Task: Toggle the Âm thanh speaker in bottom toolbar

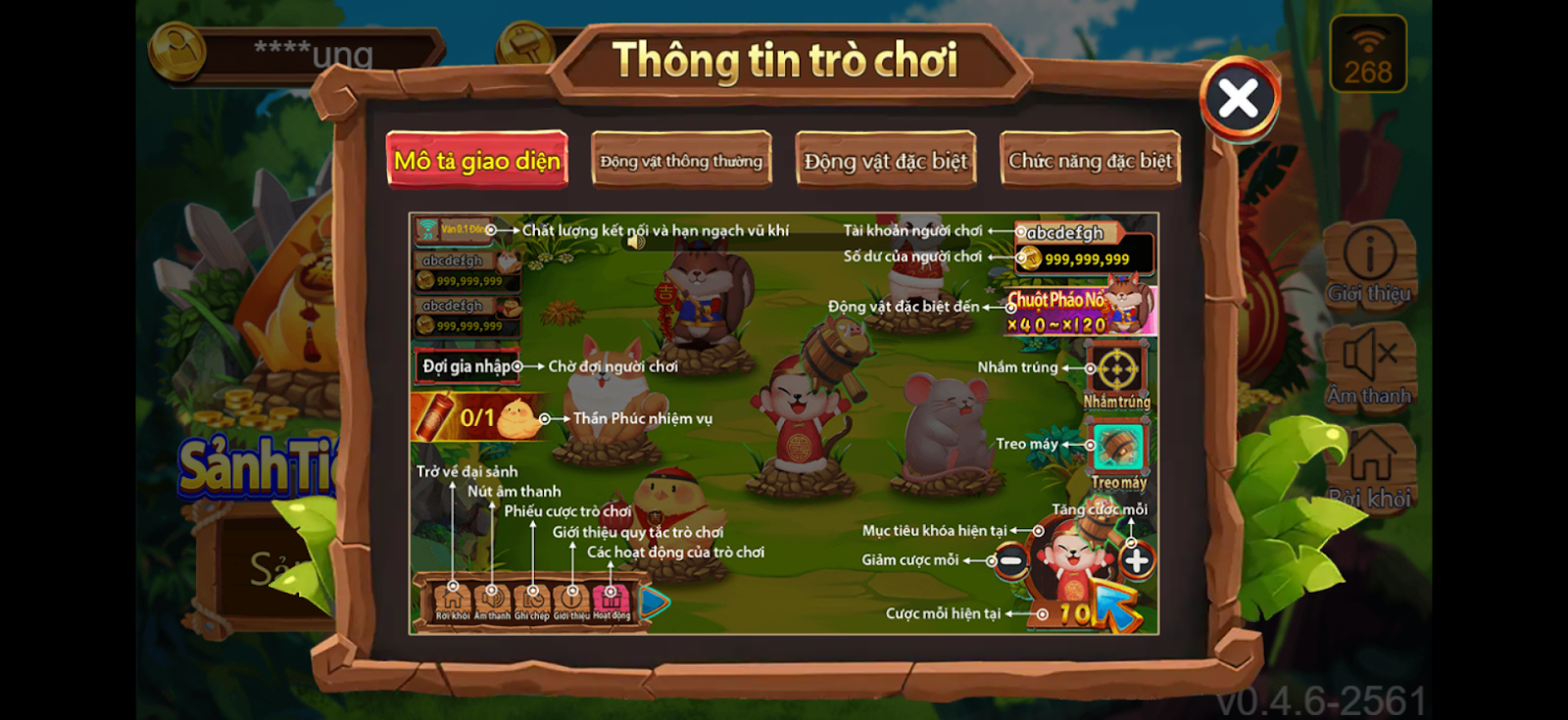Action: [492, 600]
